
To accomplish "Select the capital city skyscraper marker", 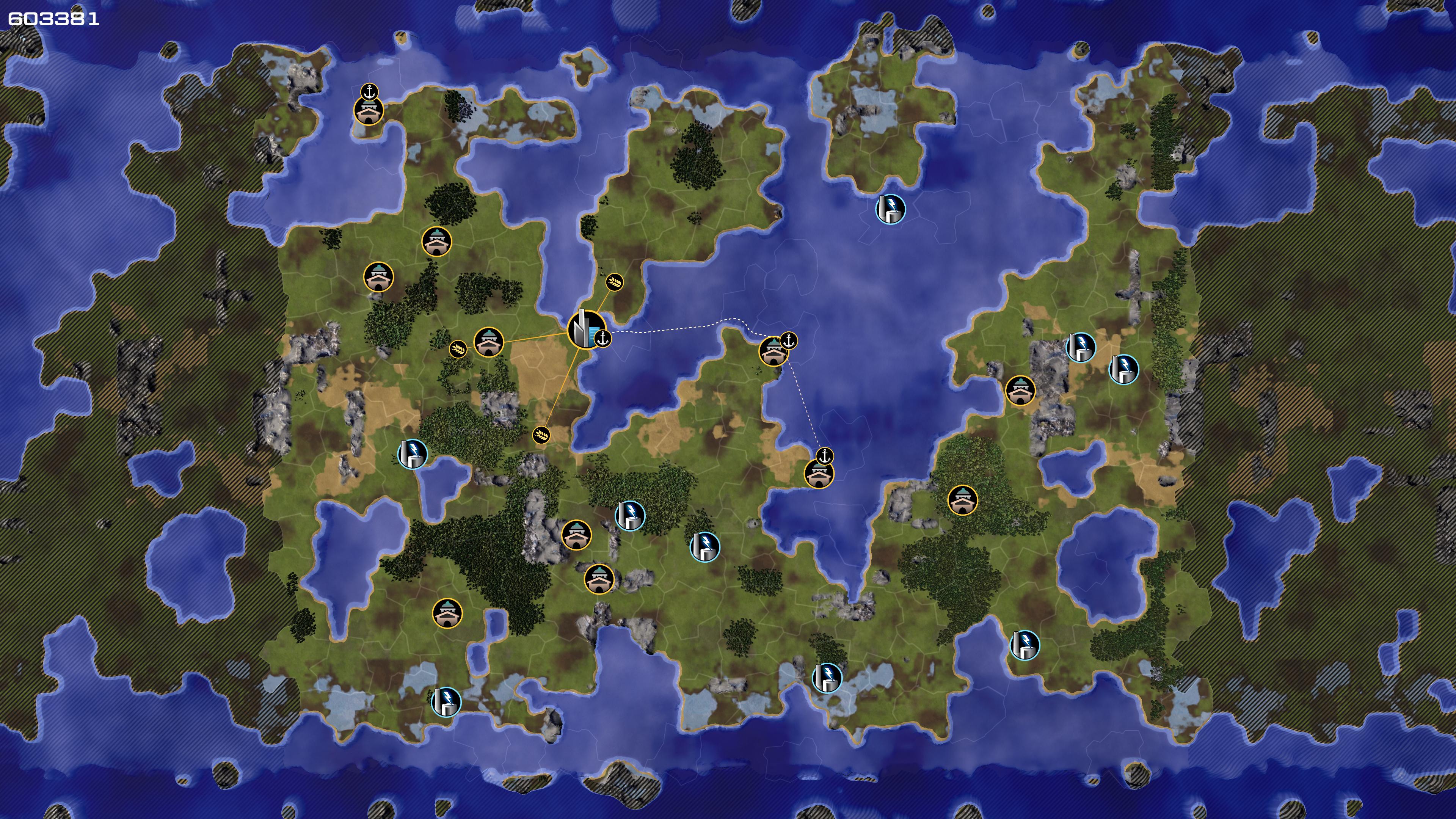I will tap(584, 329).
